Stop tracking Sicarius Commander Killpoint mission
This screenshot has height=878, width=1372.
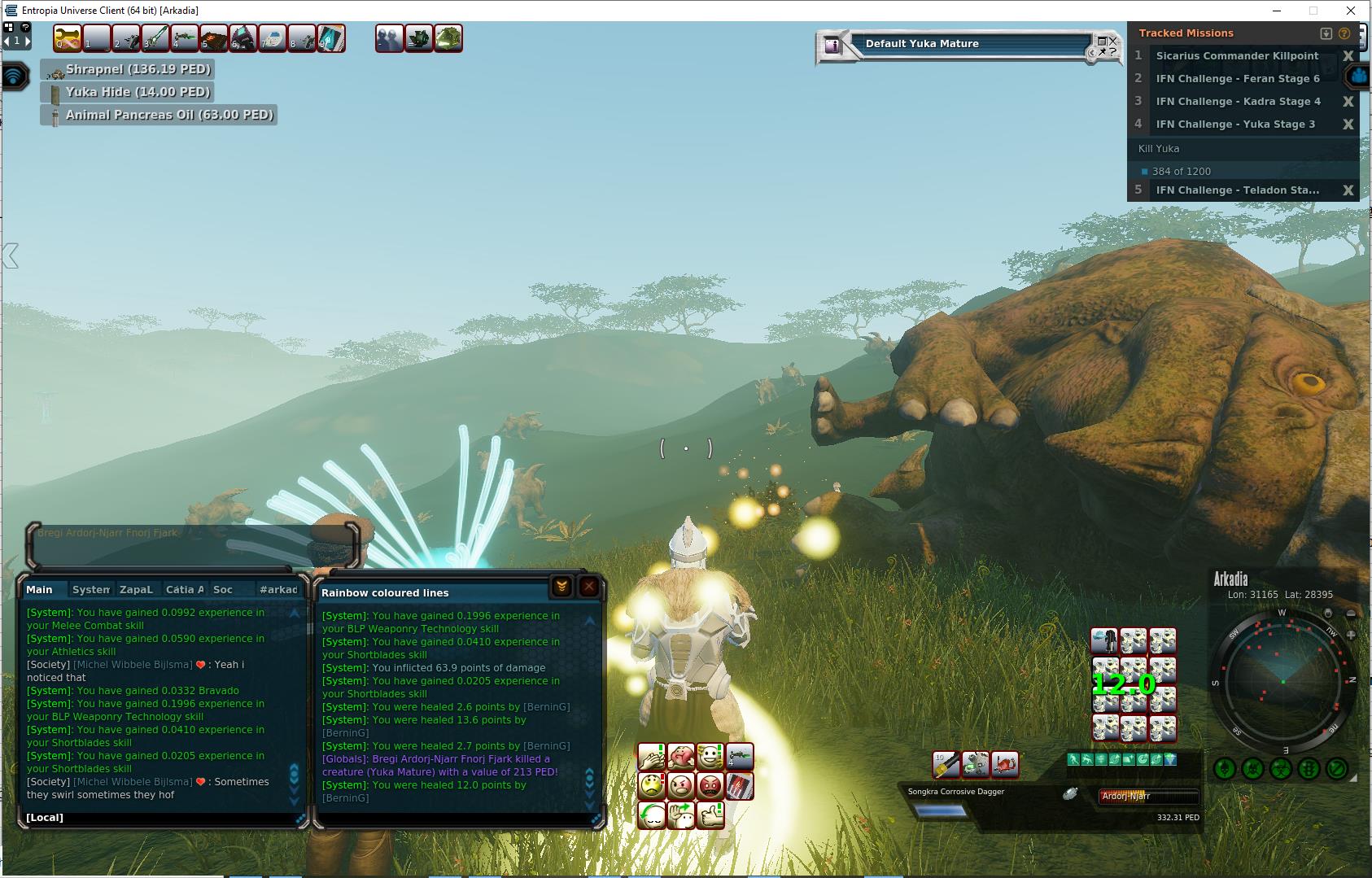(1348, 56)
